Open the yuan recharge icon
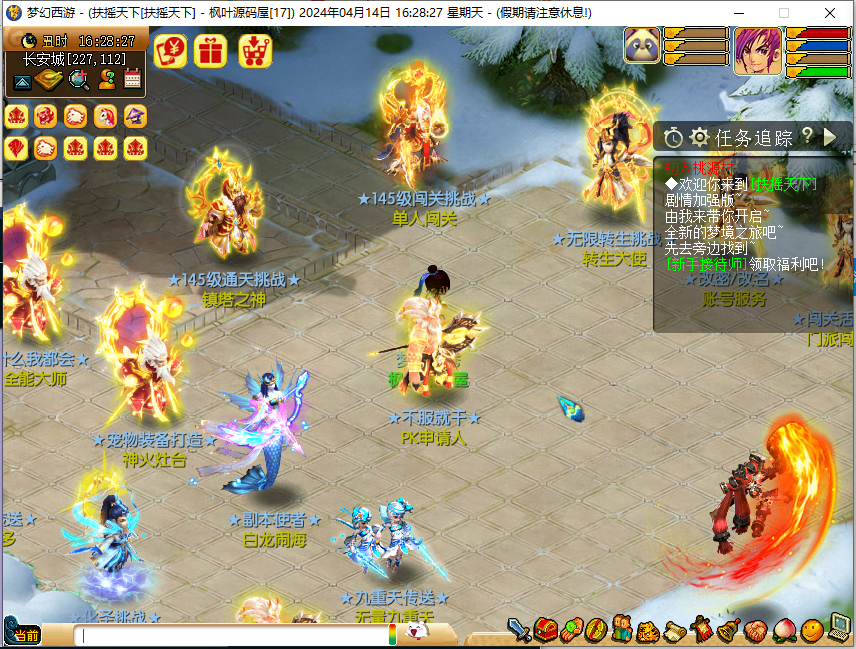This screenshot has height=649, width=856. click(x=170, y=50)
